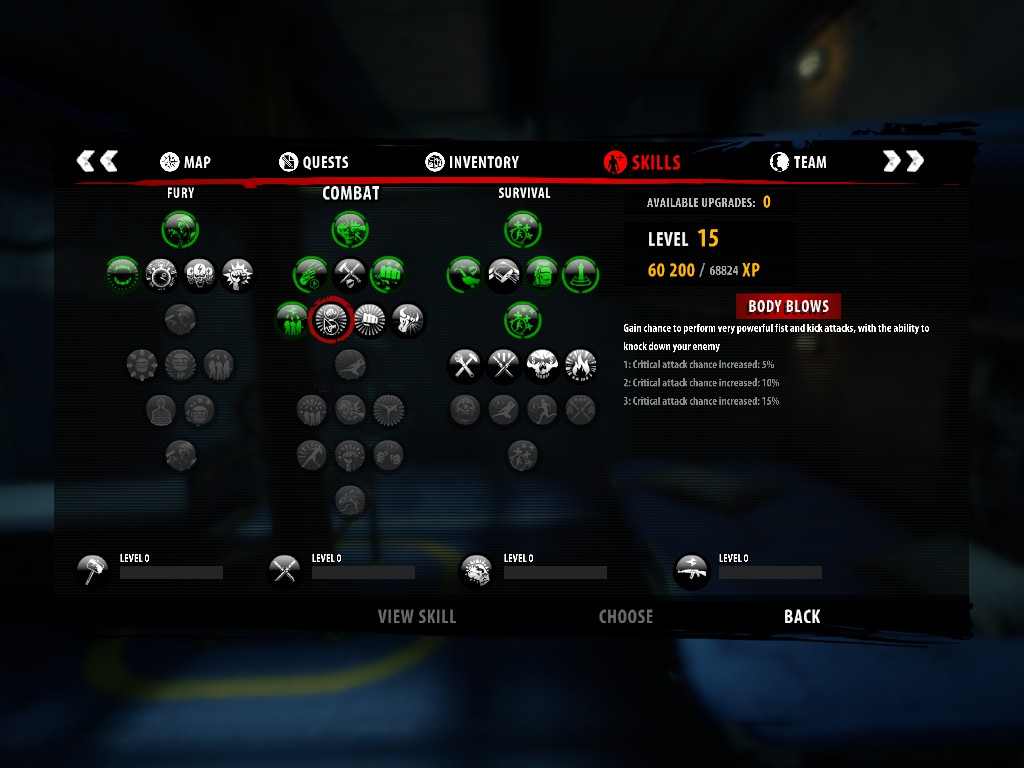Open the Map tab

point(185,162)
